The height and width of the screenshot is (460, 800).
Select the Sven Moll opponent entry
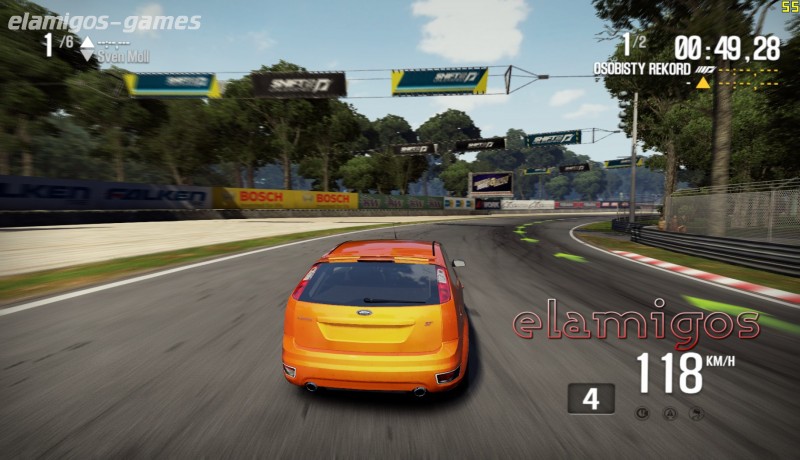pos(123,58)
